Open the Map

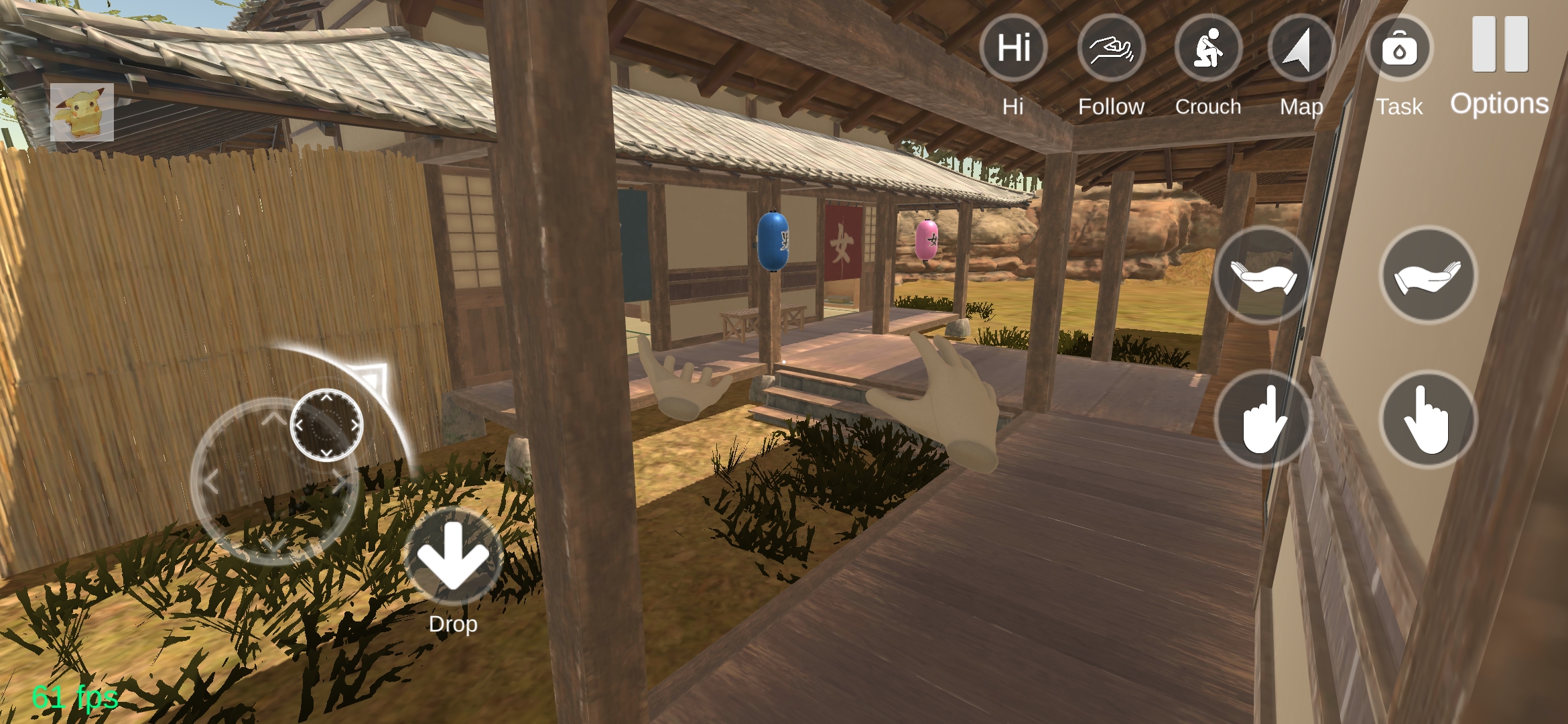tap(1301, 48)
